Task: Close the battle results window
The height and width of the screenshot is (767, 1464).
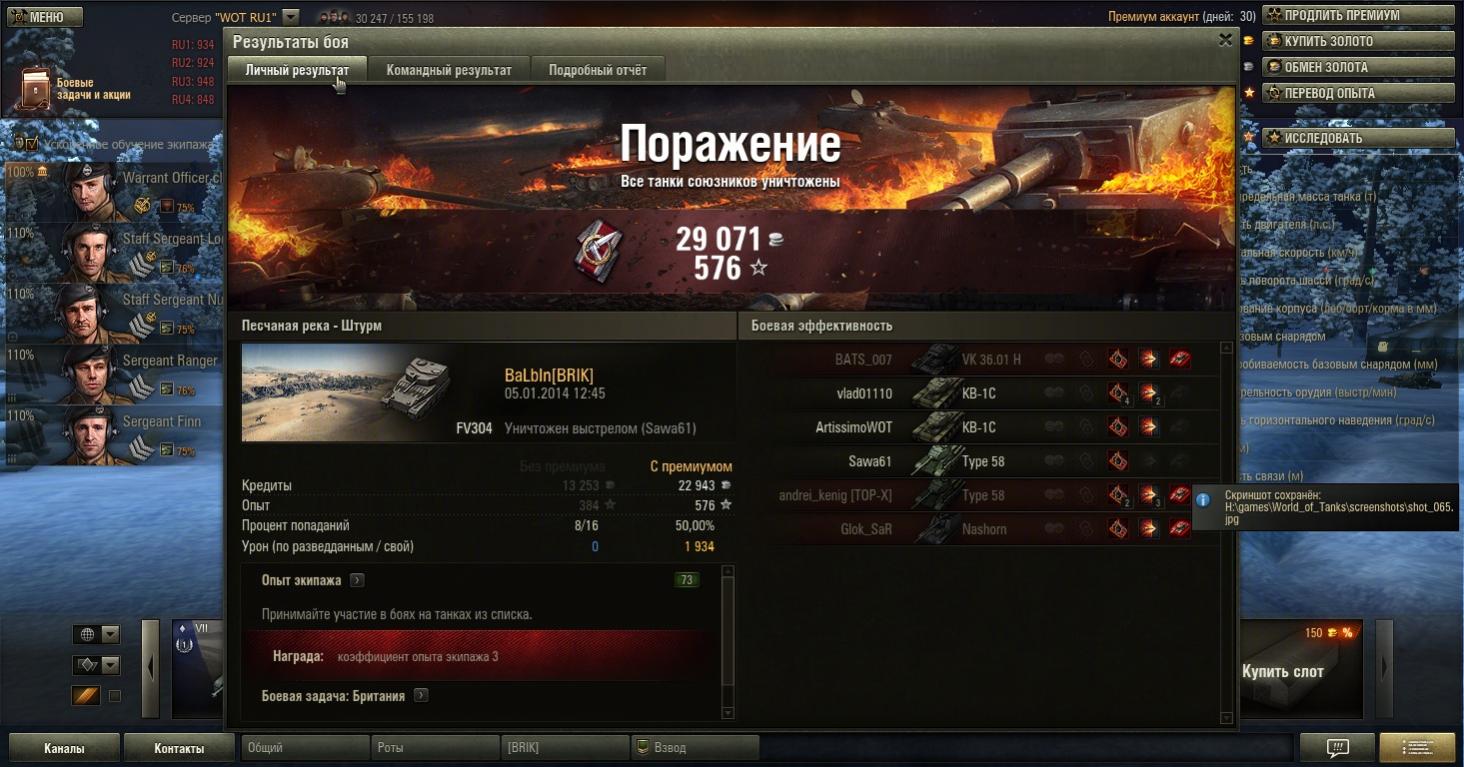Action: pyautogui.click(x=1225, y=41)
